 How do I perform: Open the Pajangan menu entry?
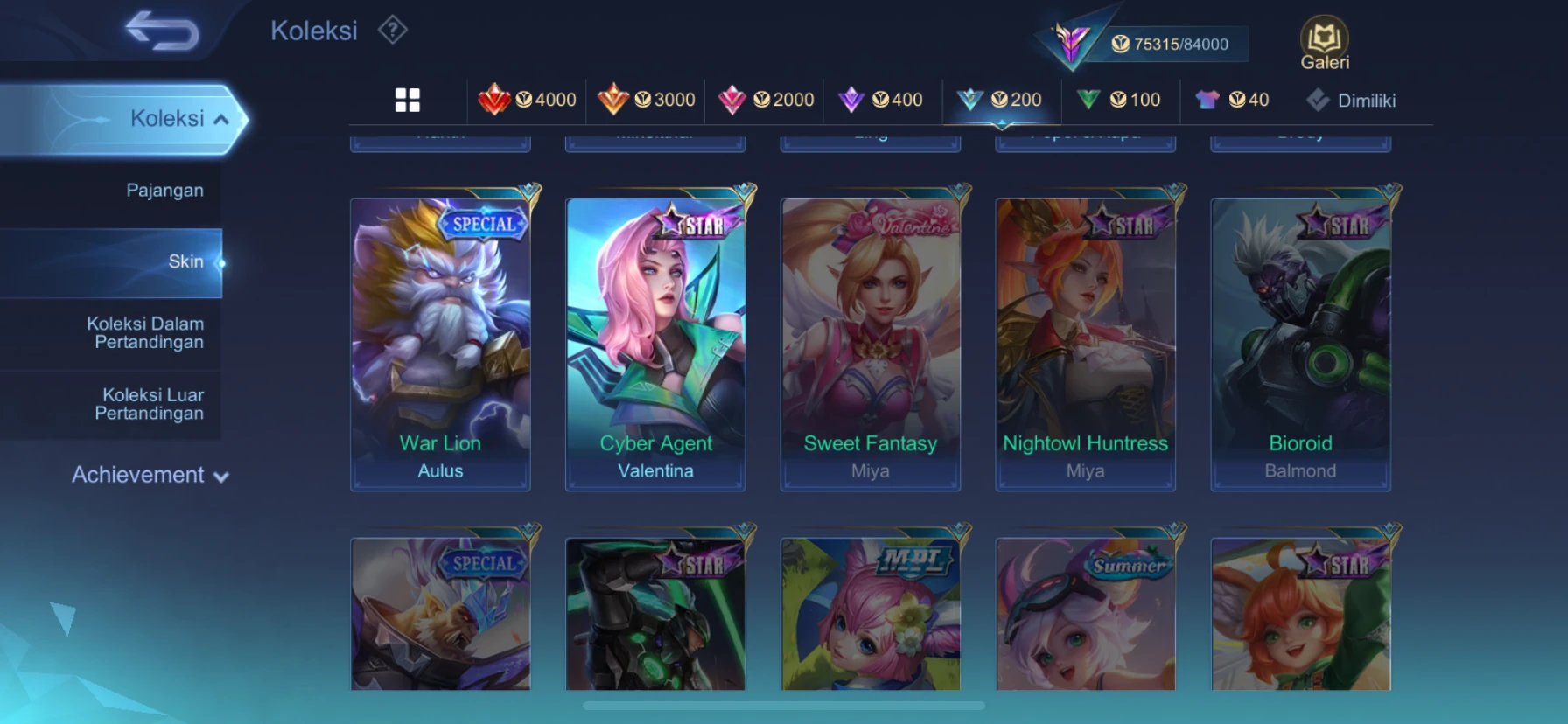point(164,191)
